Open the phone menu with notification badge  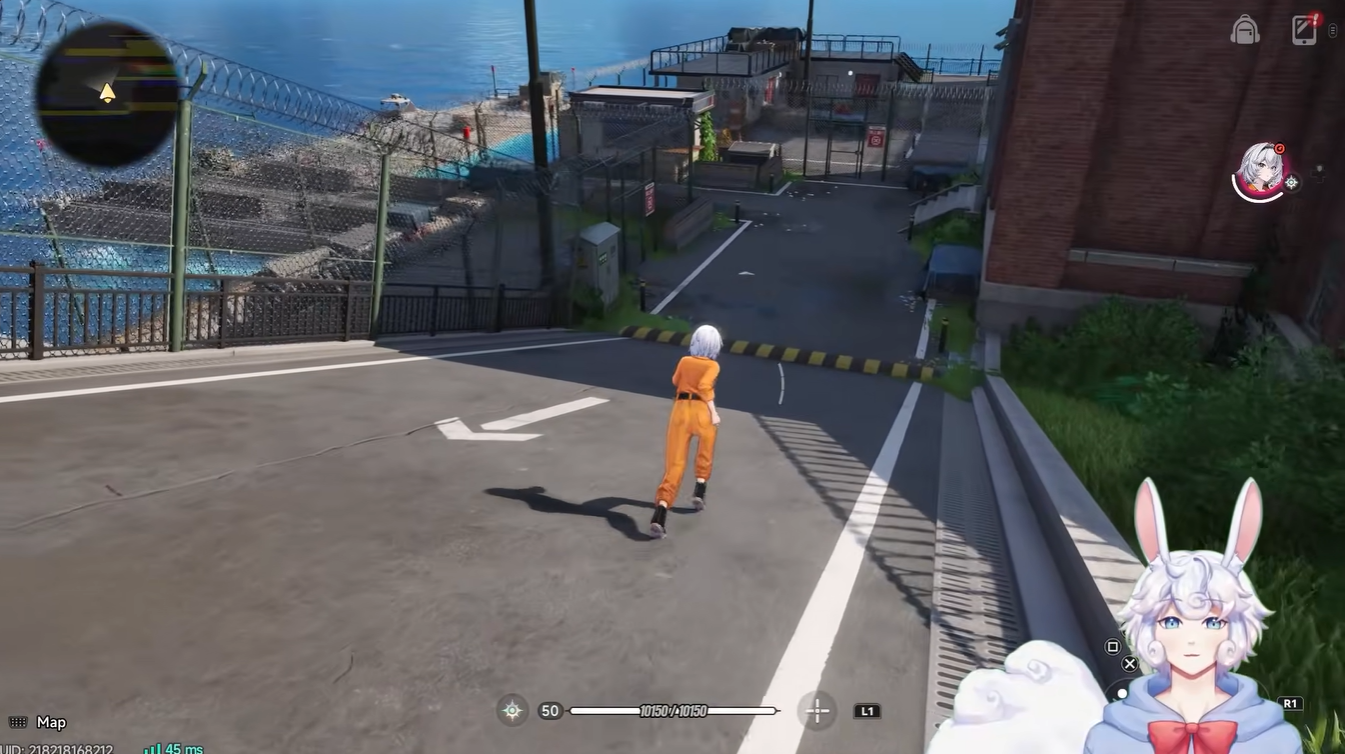[x=1303, y=30]
